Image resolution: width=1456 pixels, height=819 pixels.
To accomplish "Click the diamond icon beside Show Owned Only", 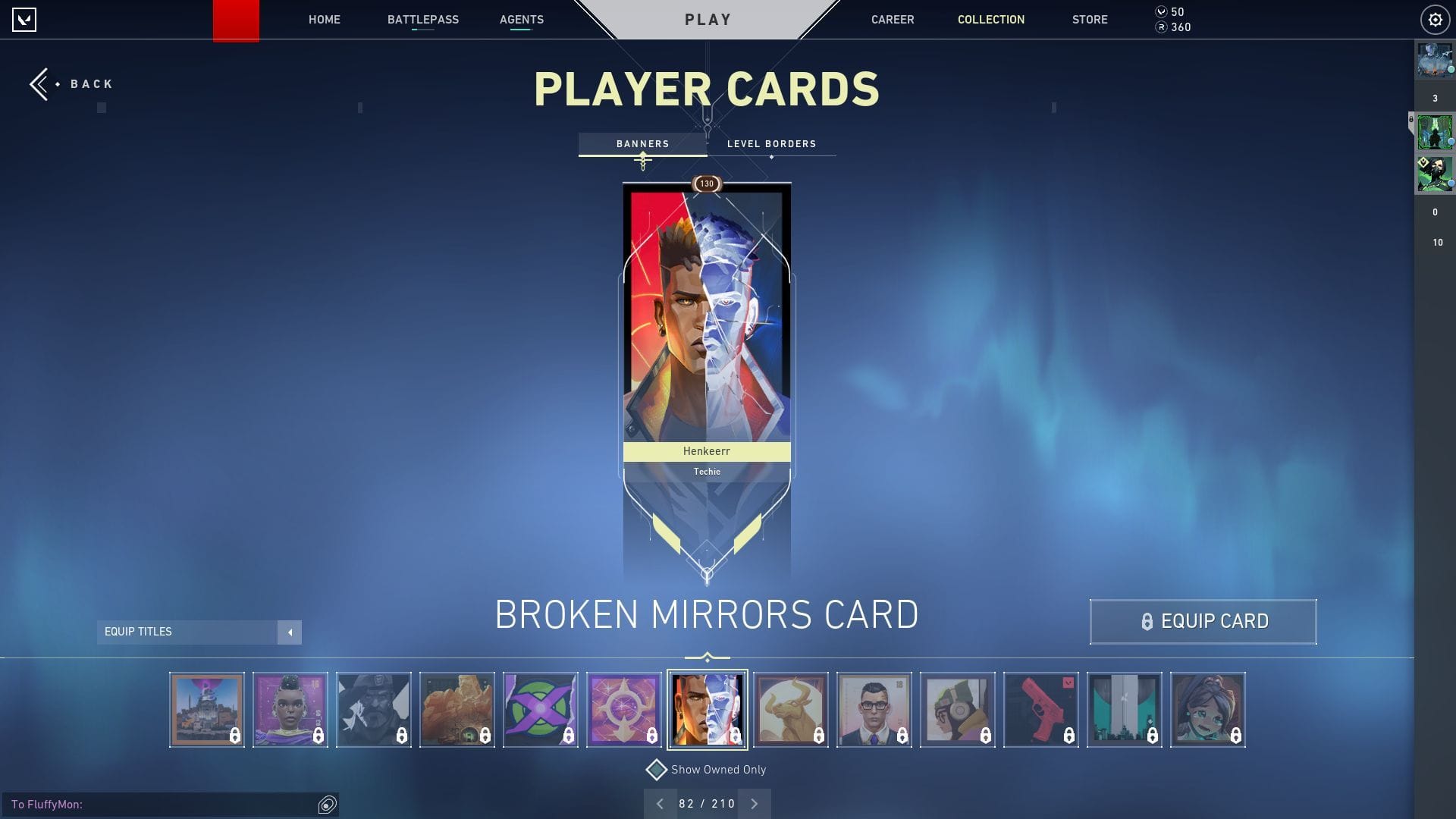I will coord(655,769).
